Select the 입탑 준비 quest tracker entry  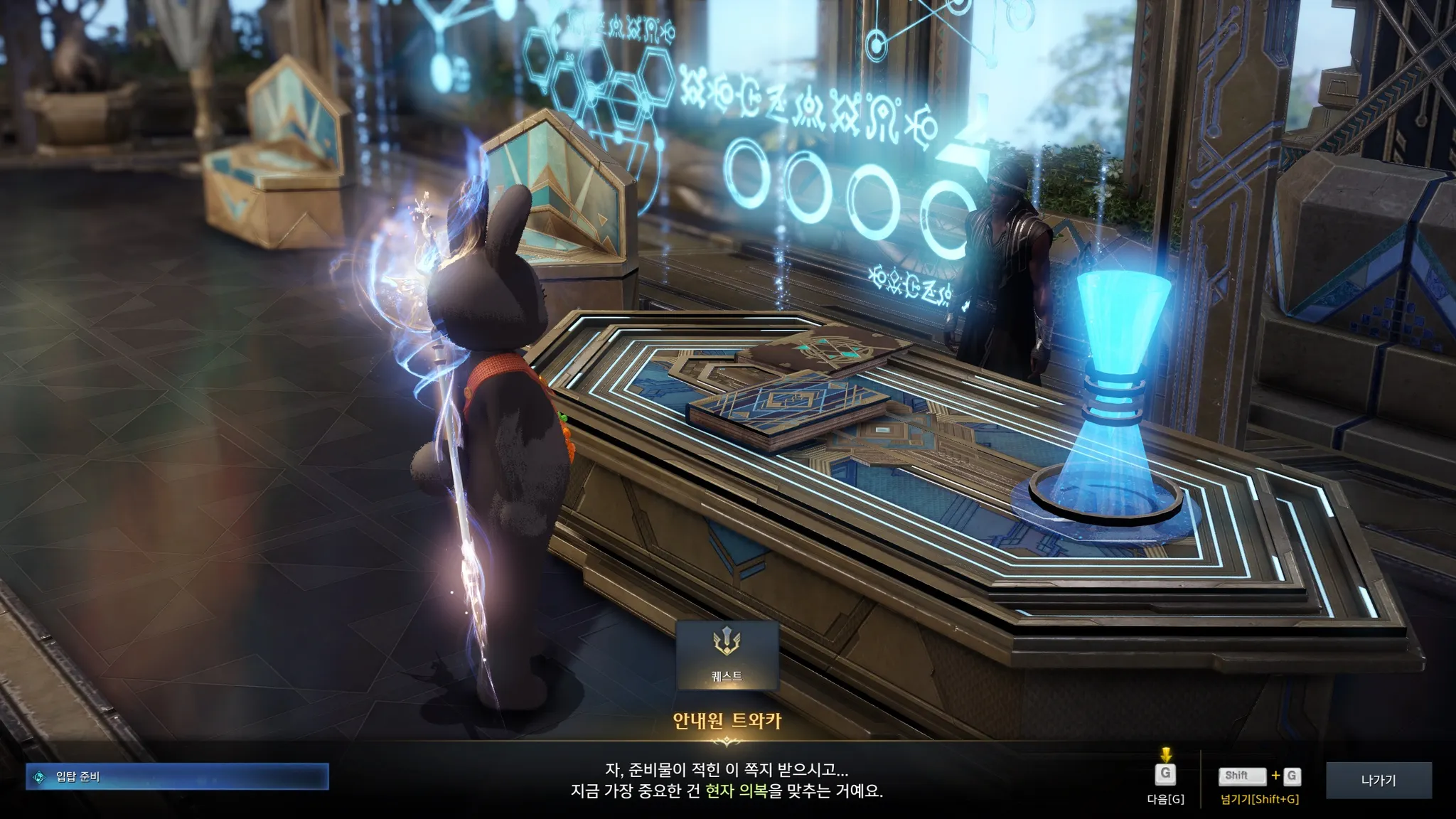point(178,777)
